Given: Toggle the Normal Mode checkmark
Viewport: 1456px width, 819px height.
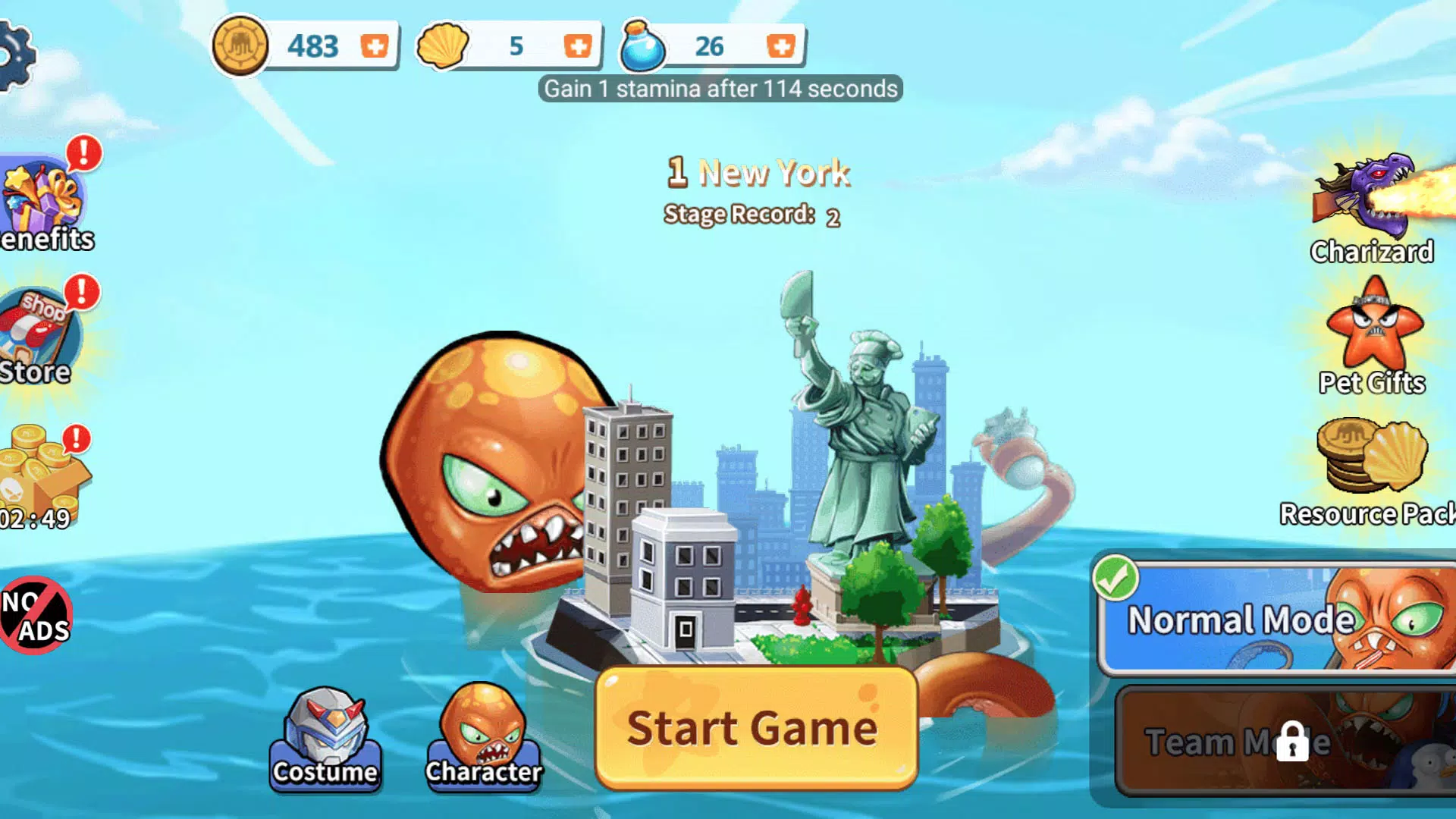Looking at the screenshot, I should tap(1116, 580).
